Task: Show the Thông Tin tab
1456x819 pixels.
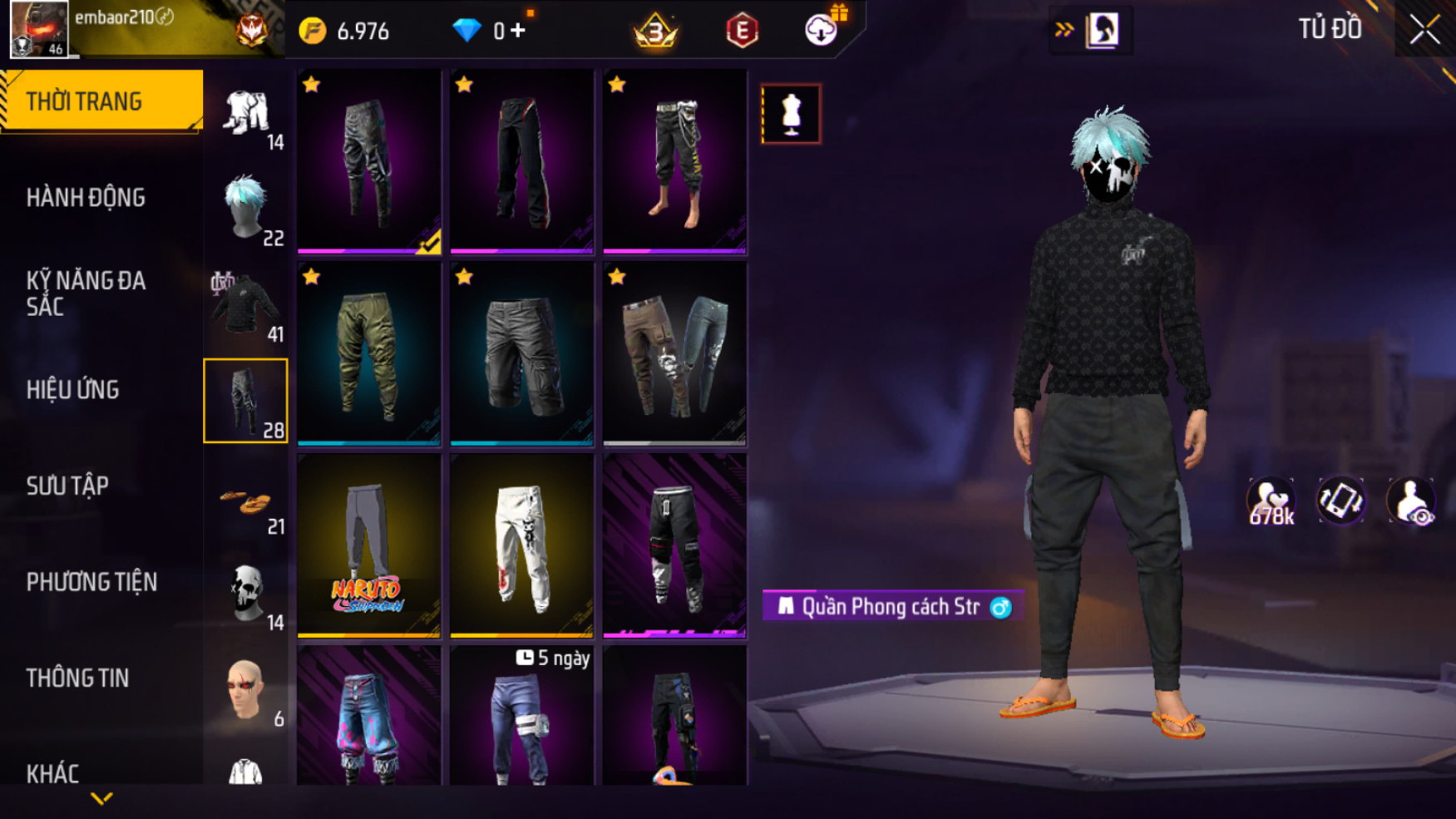Action: click(77, 678)
